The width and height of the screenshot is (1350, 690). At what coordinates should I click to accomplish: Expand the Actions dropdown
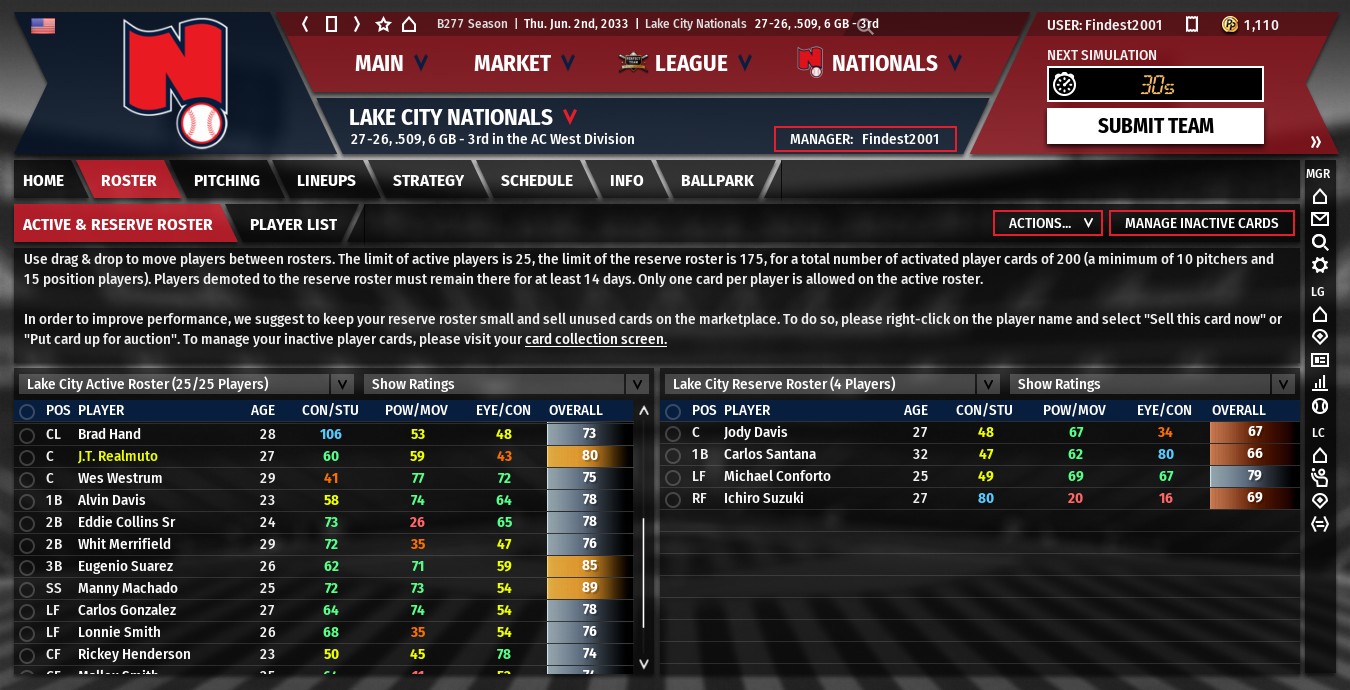point(1048,223)
